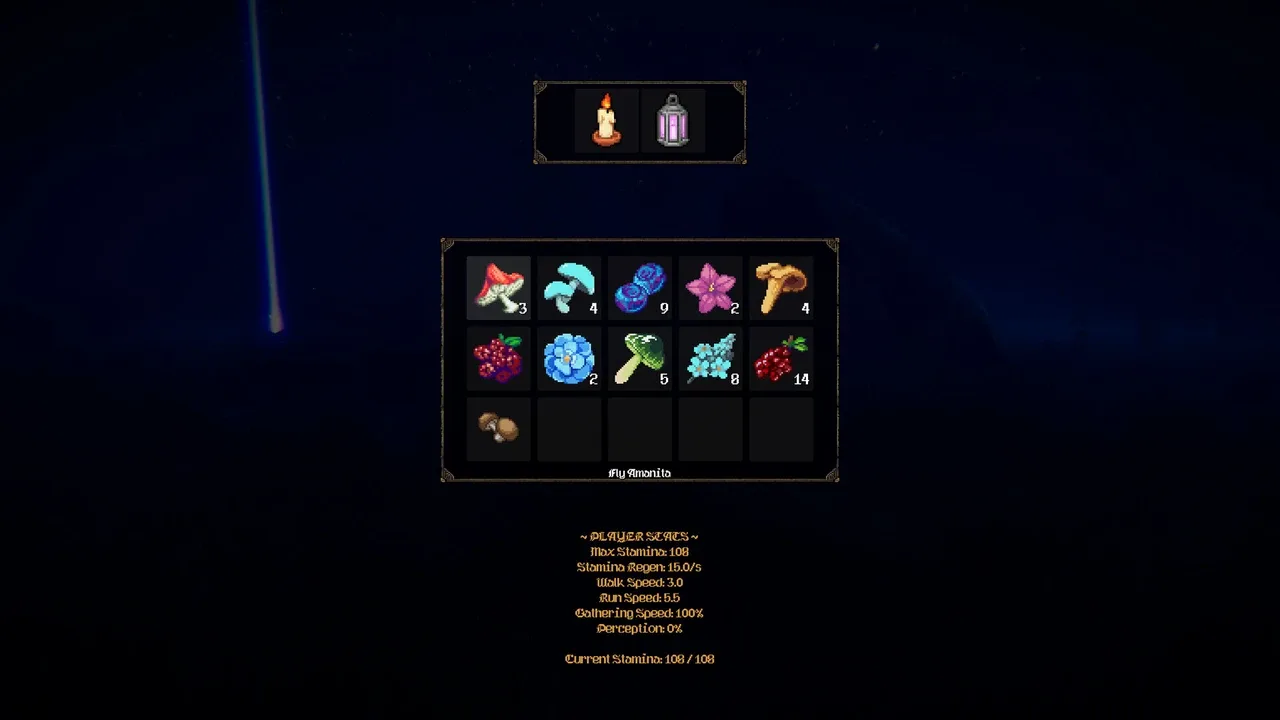The width and height of the screenshot is (1280, 720).
Task: Click the purple-red raspberry item
Action: click(x=498, y=359)
